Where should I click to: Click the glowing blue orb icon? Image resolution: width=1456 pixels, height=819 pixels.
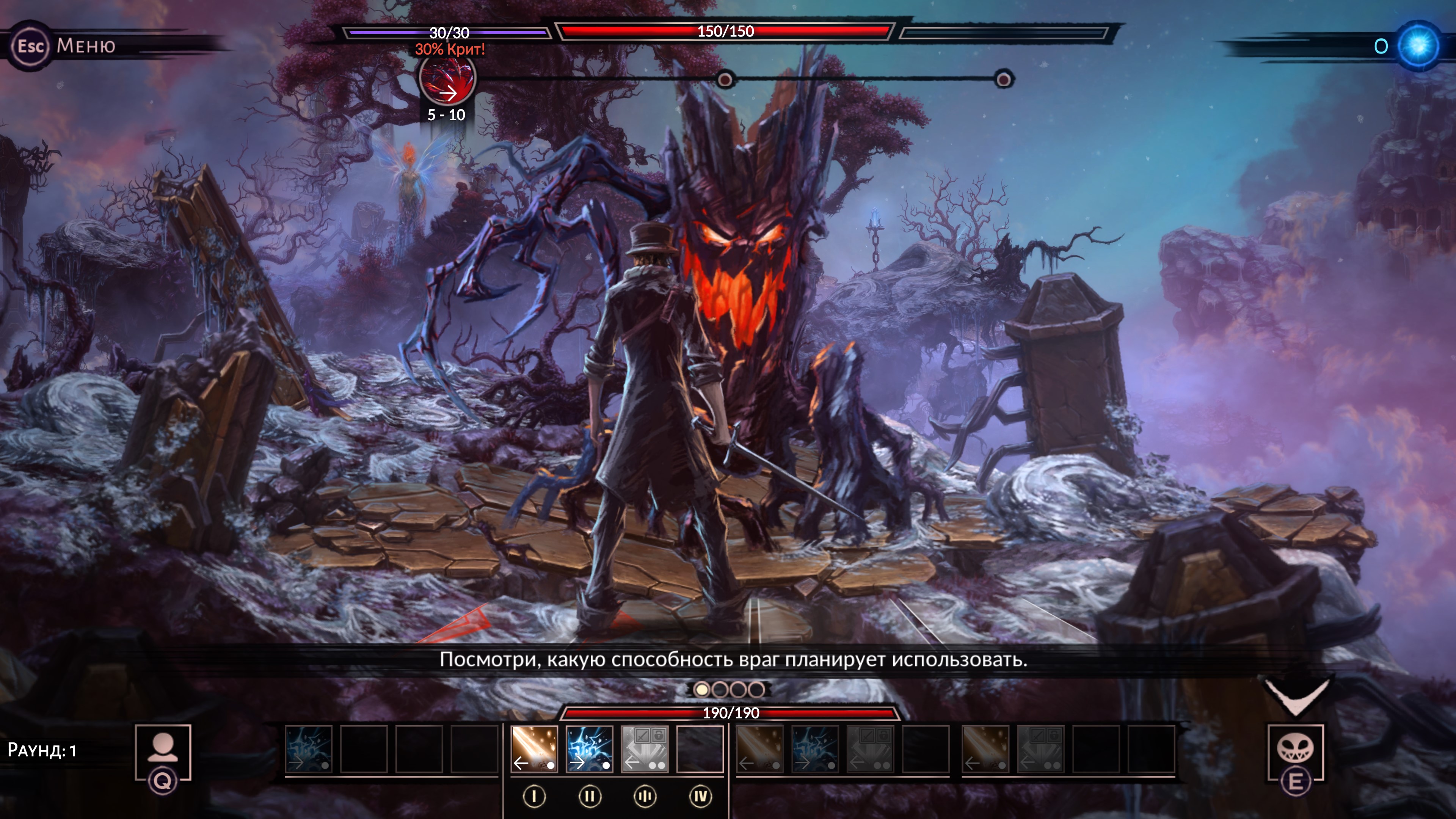[1418, 46]
